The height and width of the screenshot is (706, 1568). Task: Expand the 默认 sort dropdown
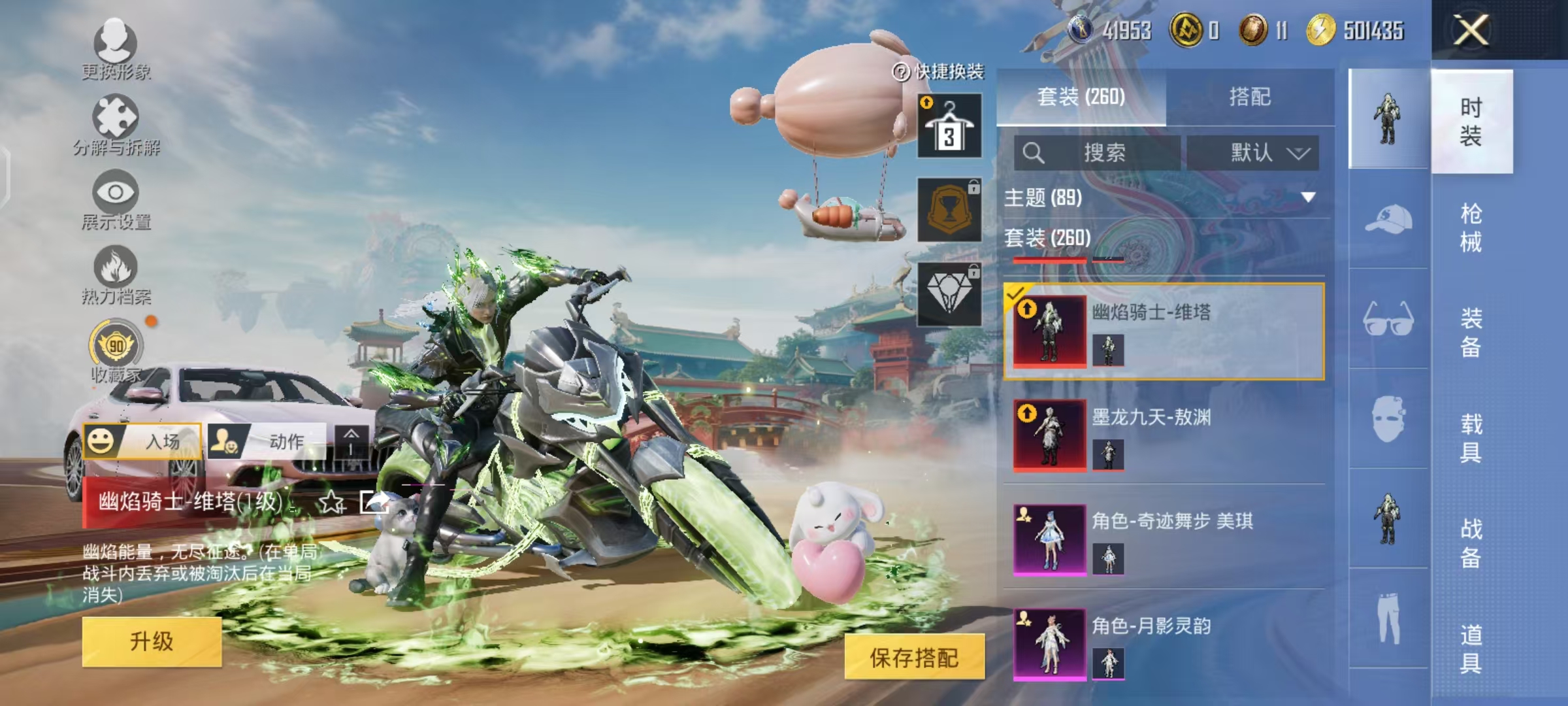pos(1258,152)
